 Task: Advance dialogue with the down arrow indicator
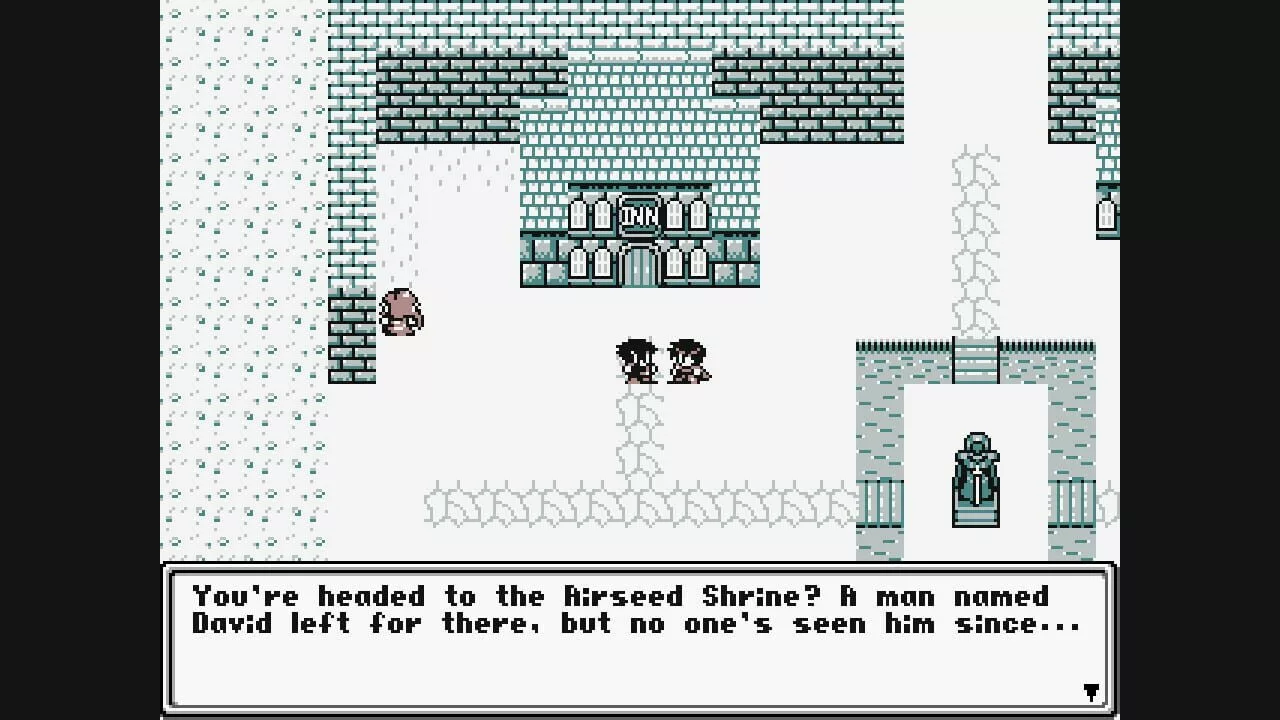pos(1091,692)
